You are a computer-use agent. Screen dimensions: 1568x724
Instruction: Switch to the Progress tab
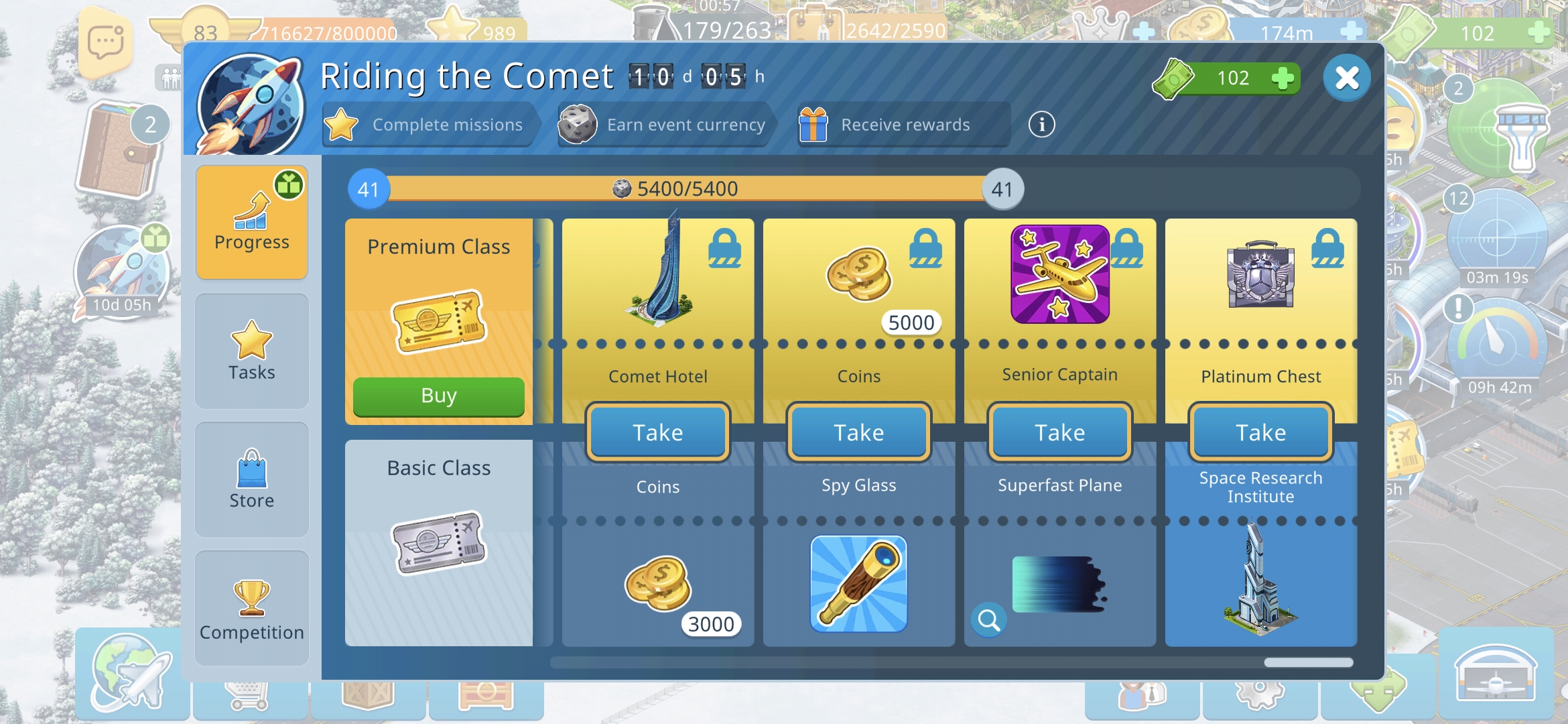click(x=252, y=222)
